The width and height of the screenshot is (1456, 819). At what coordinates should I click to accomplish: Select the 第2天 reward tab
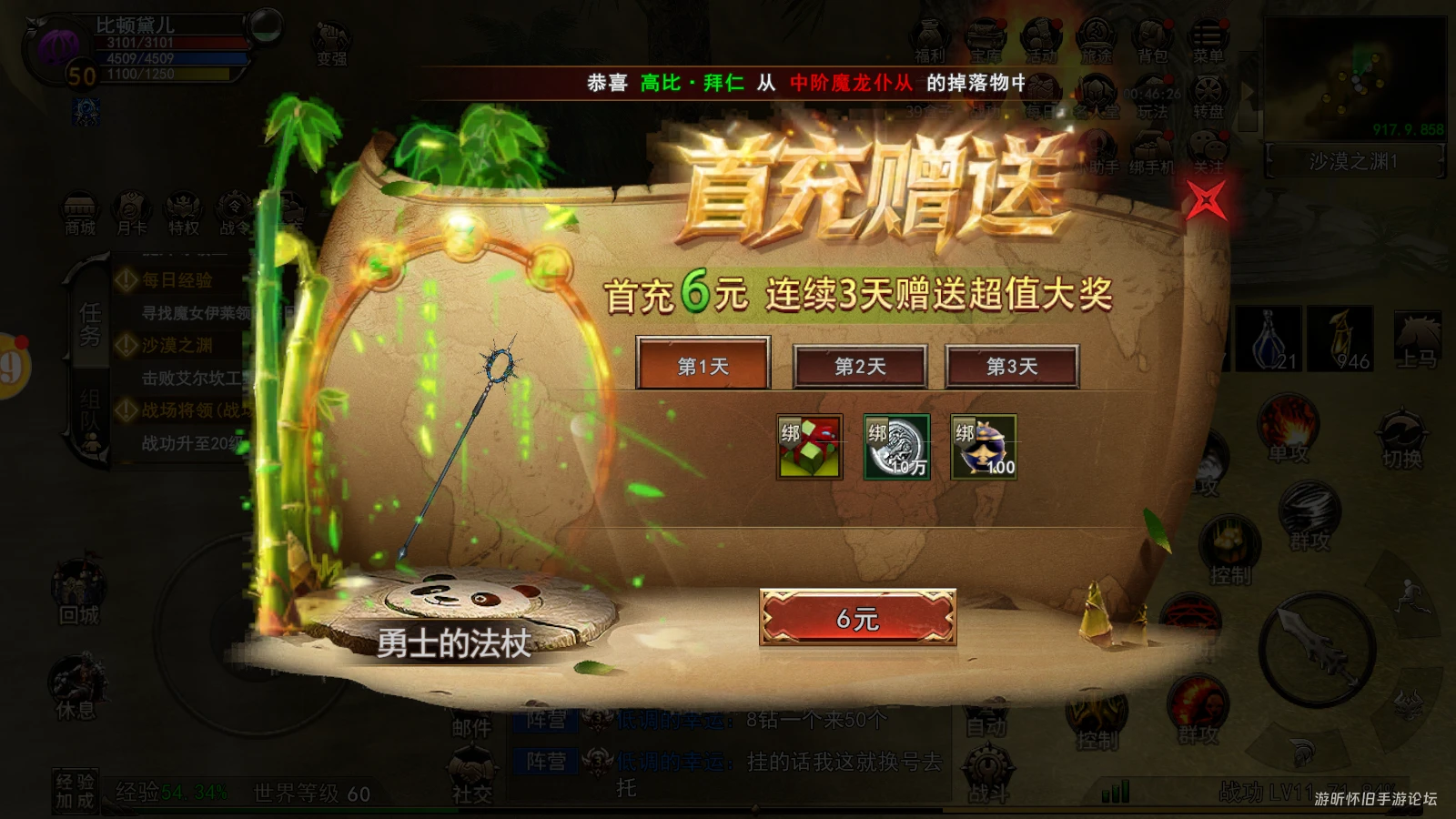(x=859, y=366)
